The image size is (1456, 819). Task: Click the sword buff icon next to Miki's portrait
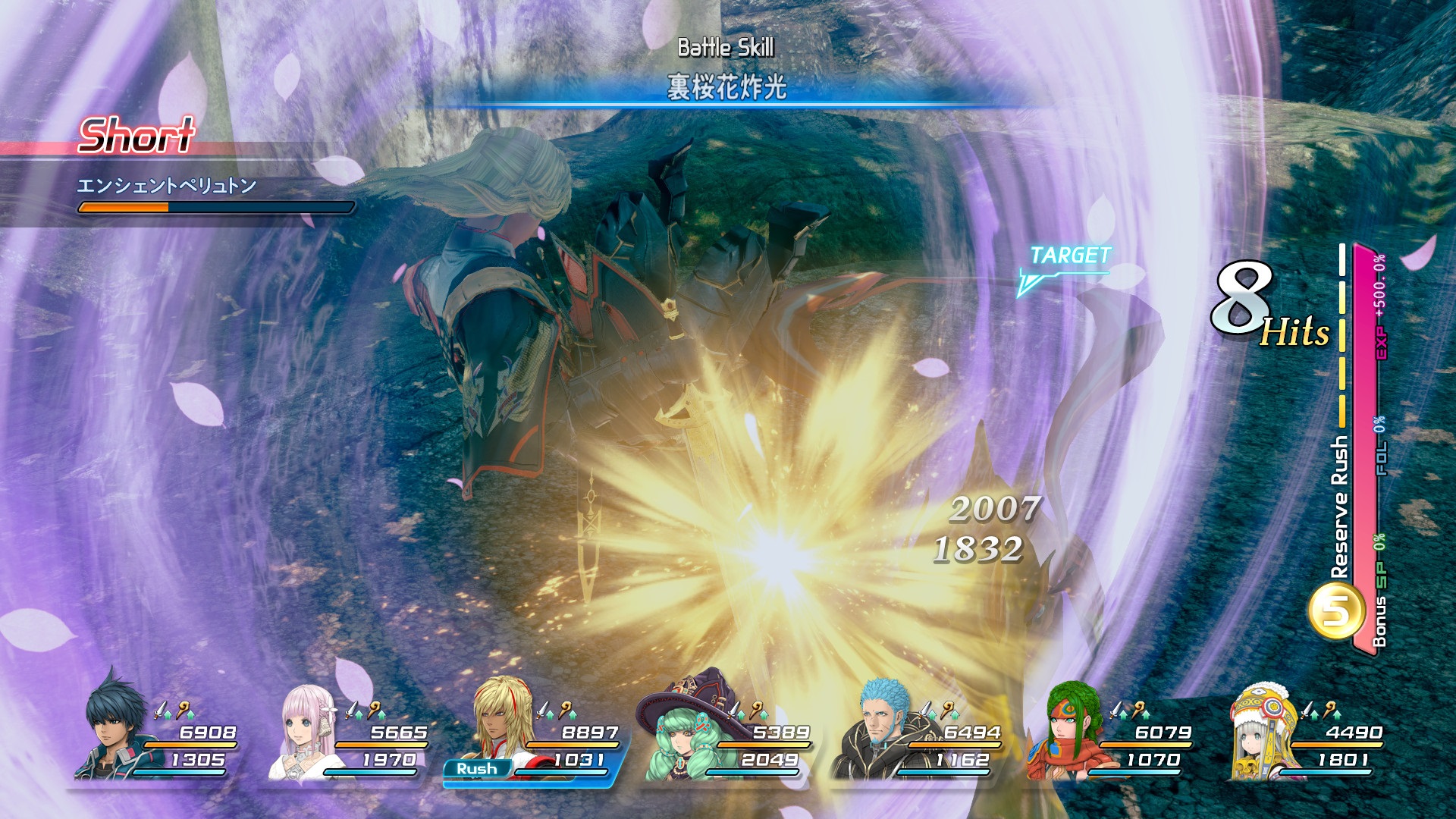pos(351,710)
